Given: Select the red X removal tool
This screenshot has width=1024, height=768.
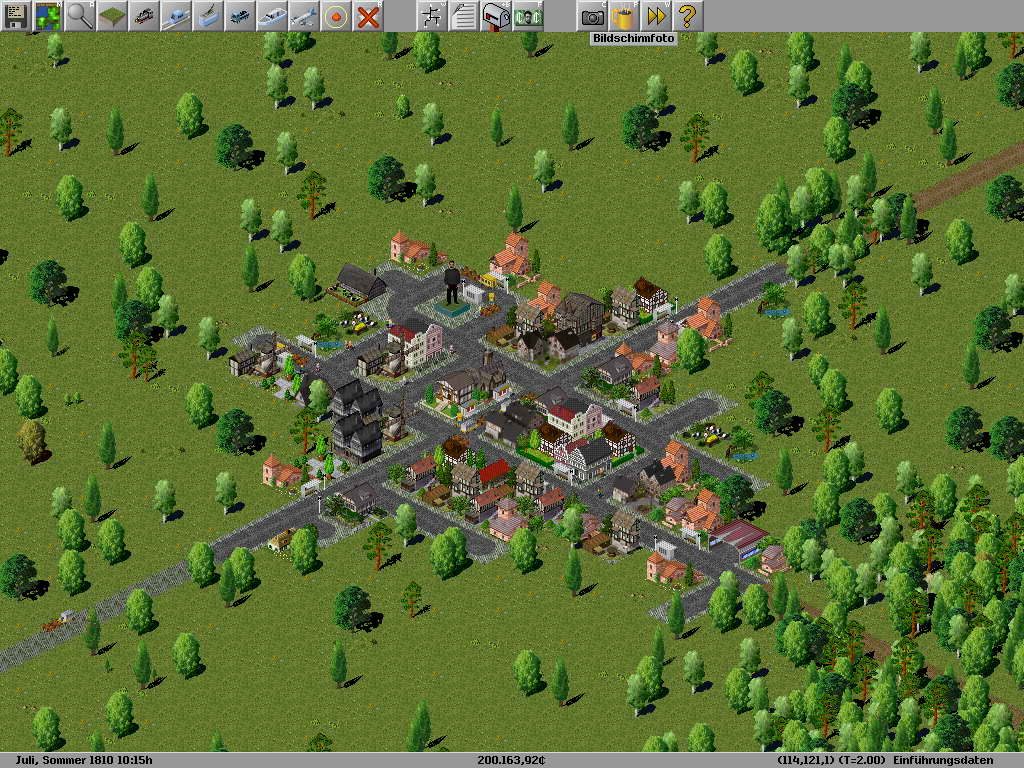Looking at the screenshot, I should [x=368, y=16].
